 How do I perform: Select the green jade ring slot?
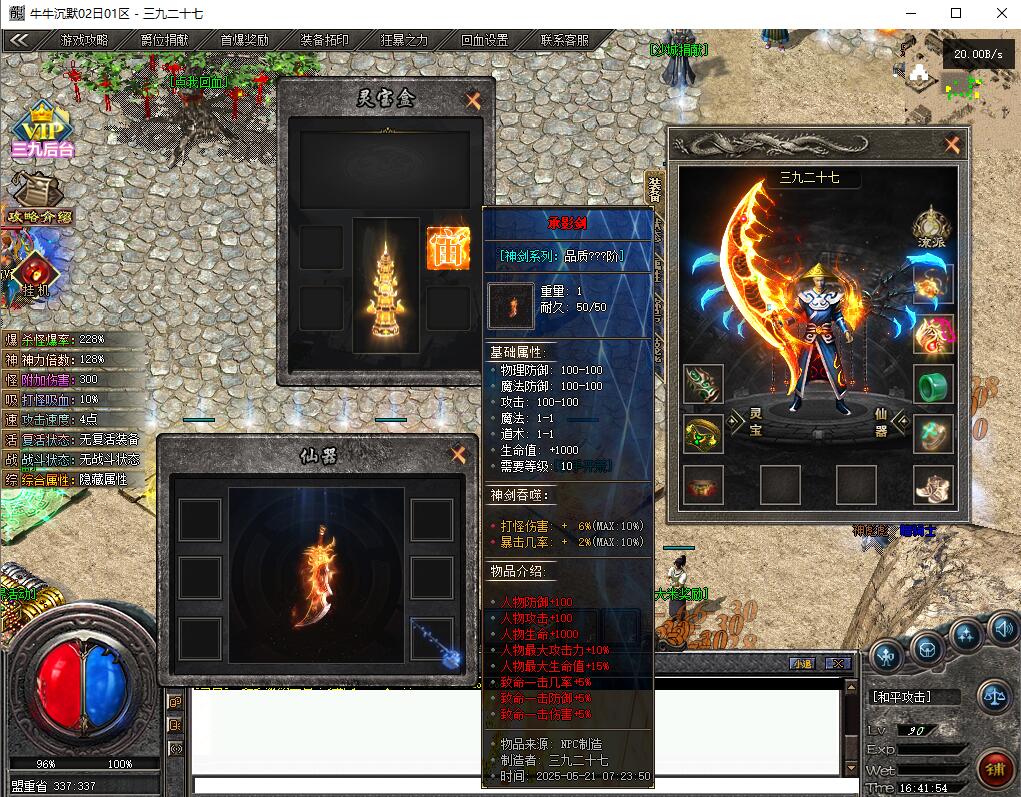click(x=933, y=385)
